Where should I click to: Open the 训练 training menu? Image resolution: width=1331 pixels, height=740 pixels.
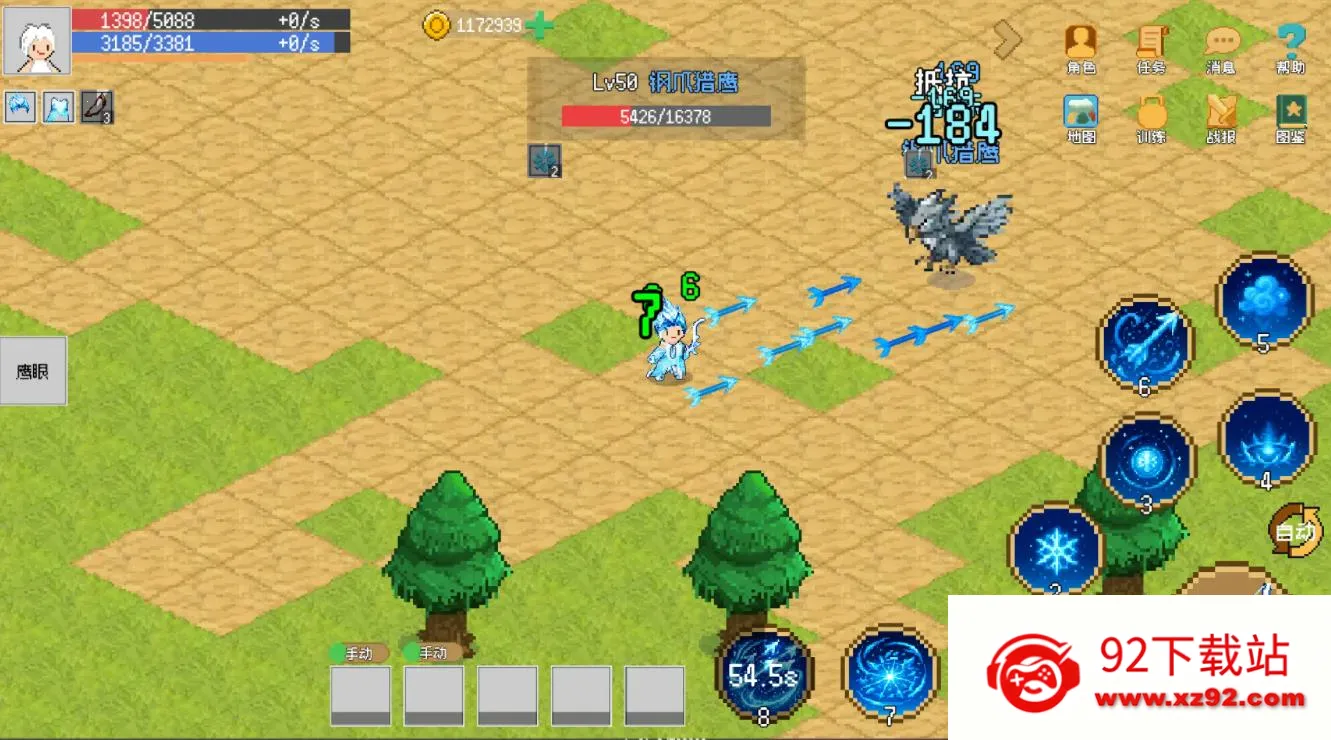point(1151,116)
